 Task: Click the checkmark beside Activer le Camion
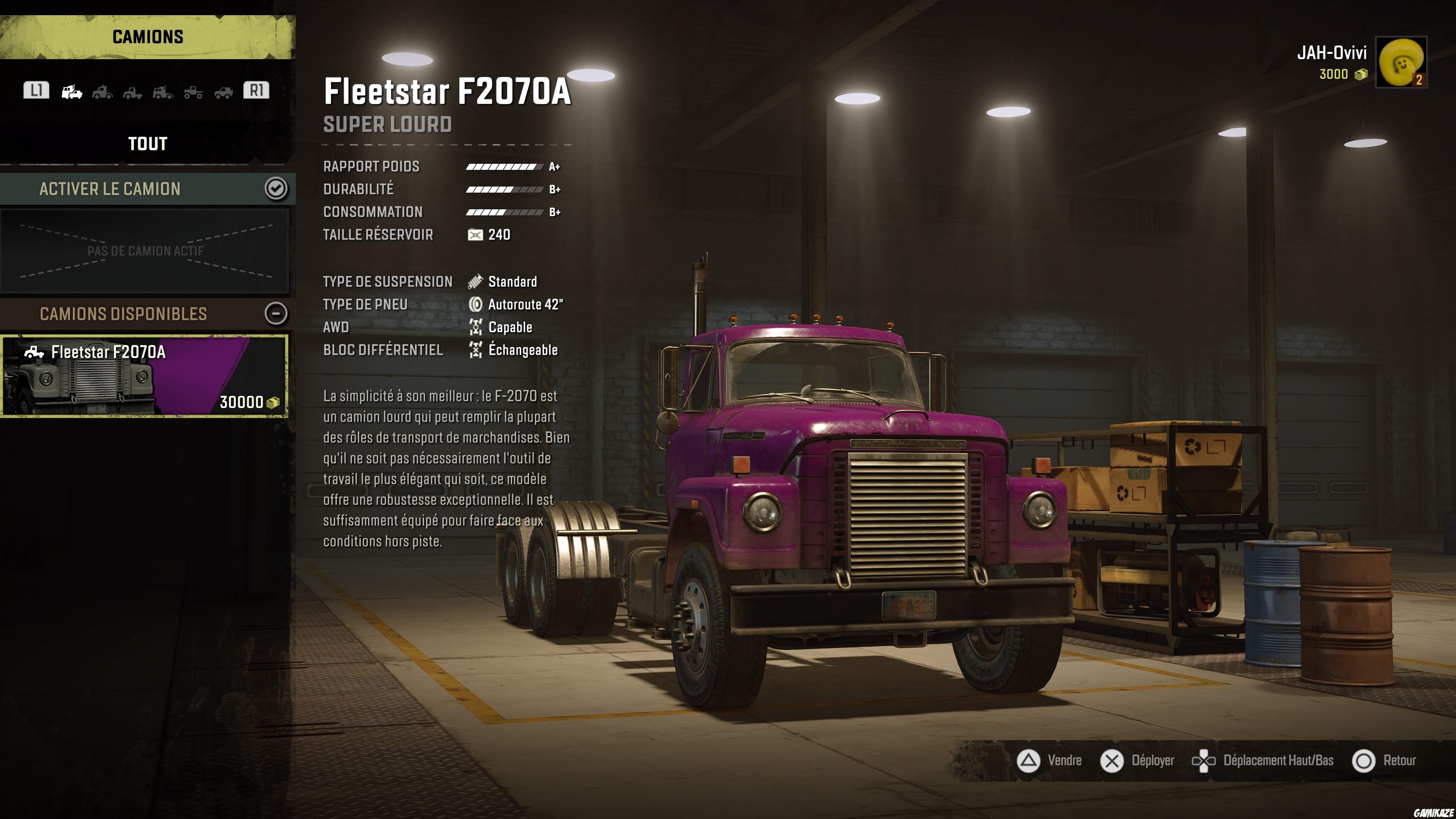click(x=276, y=189)
